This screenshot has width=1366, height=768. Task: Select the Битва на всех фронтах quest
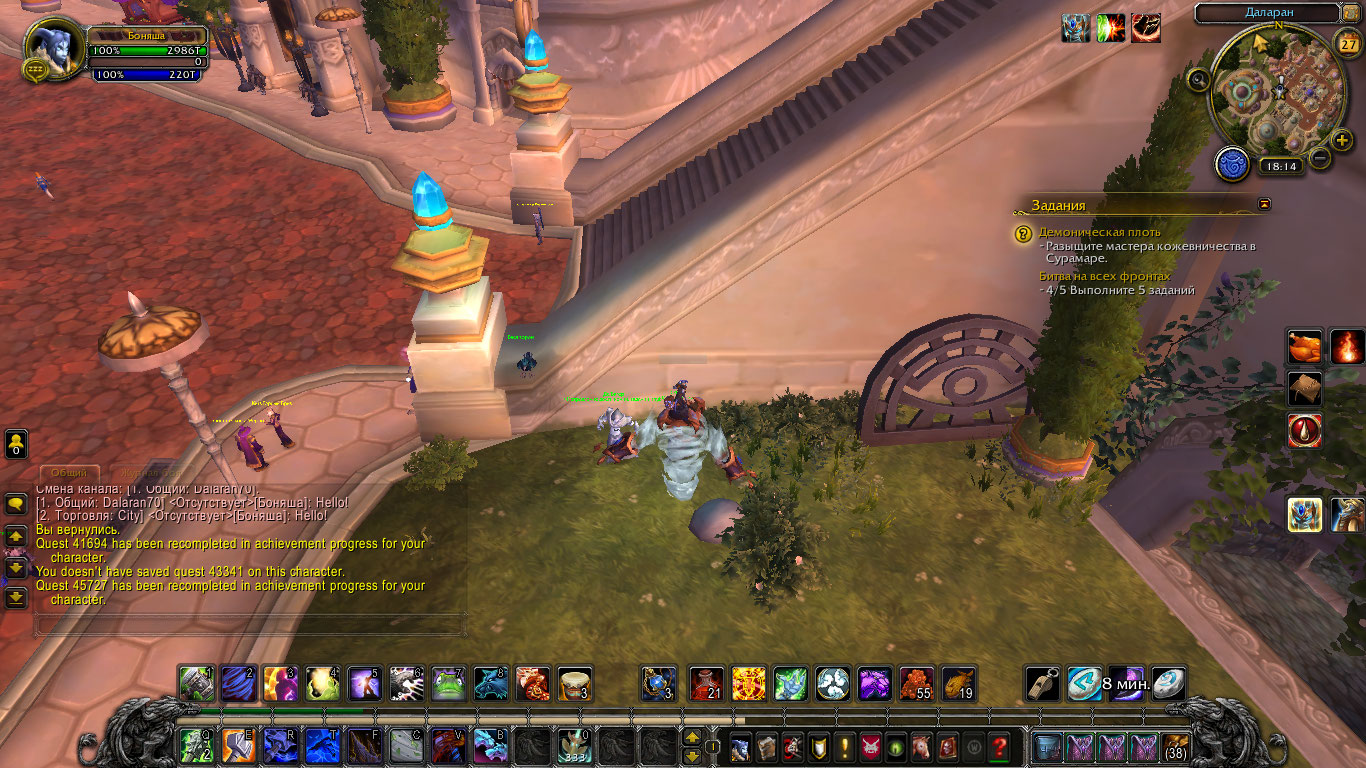(1104, 276)
